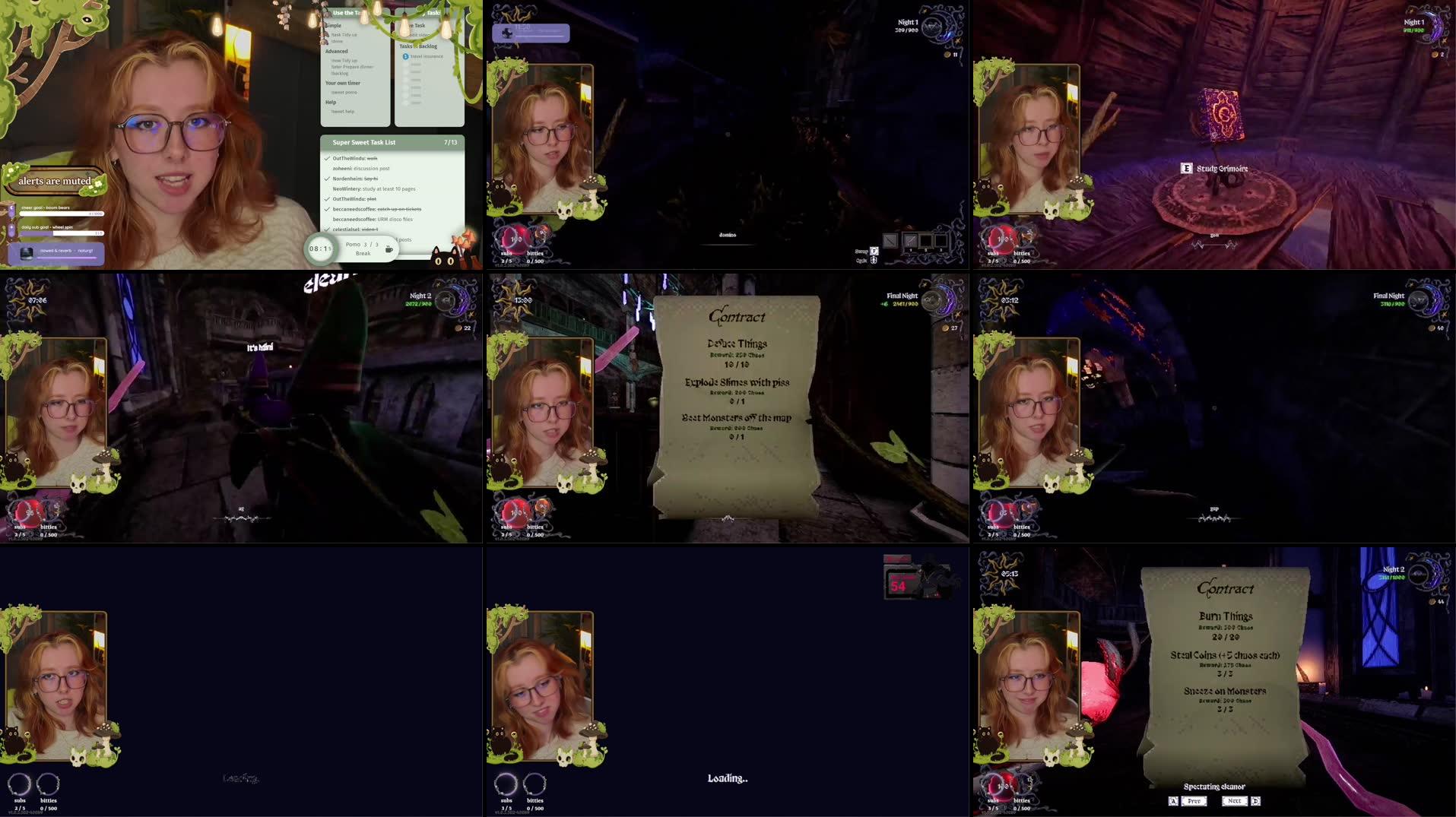1456x817 pixels.
Task: Click the album art icon on the slowed & reverb widget
Action: click(27, 254)
